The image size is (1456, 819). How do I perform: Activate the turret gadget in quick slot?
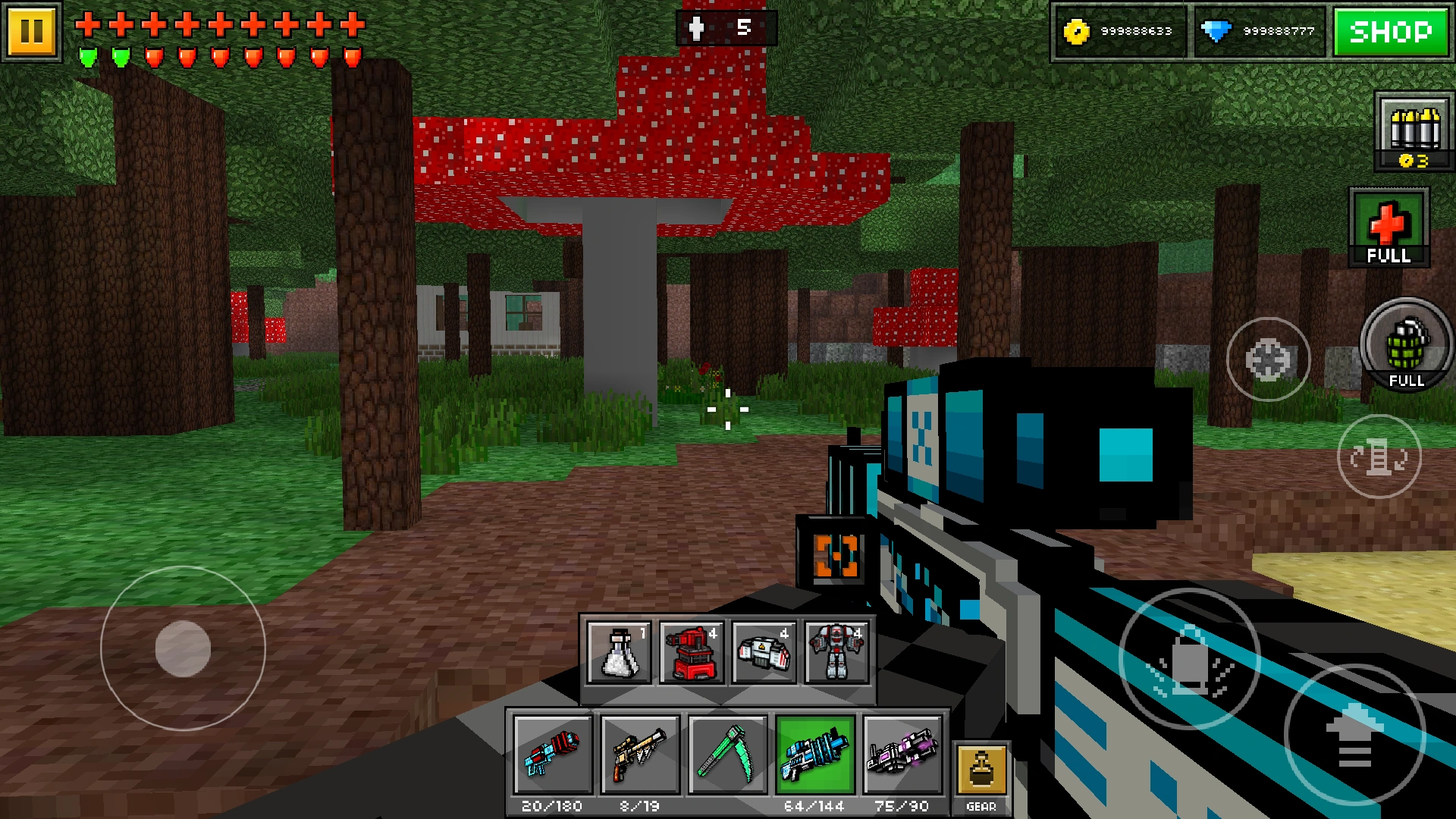pyautogui.click(x=691, y=654)
